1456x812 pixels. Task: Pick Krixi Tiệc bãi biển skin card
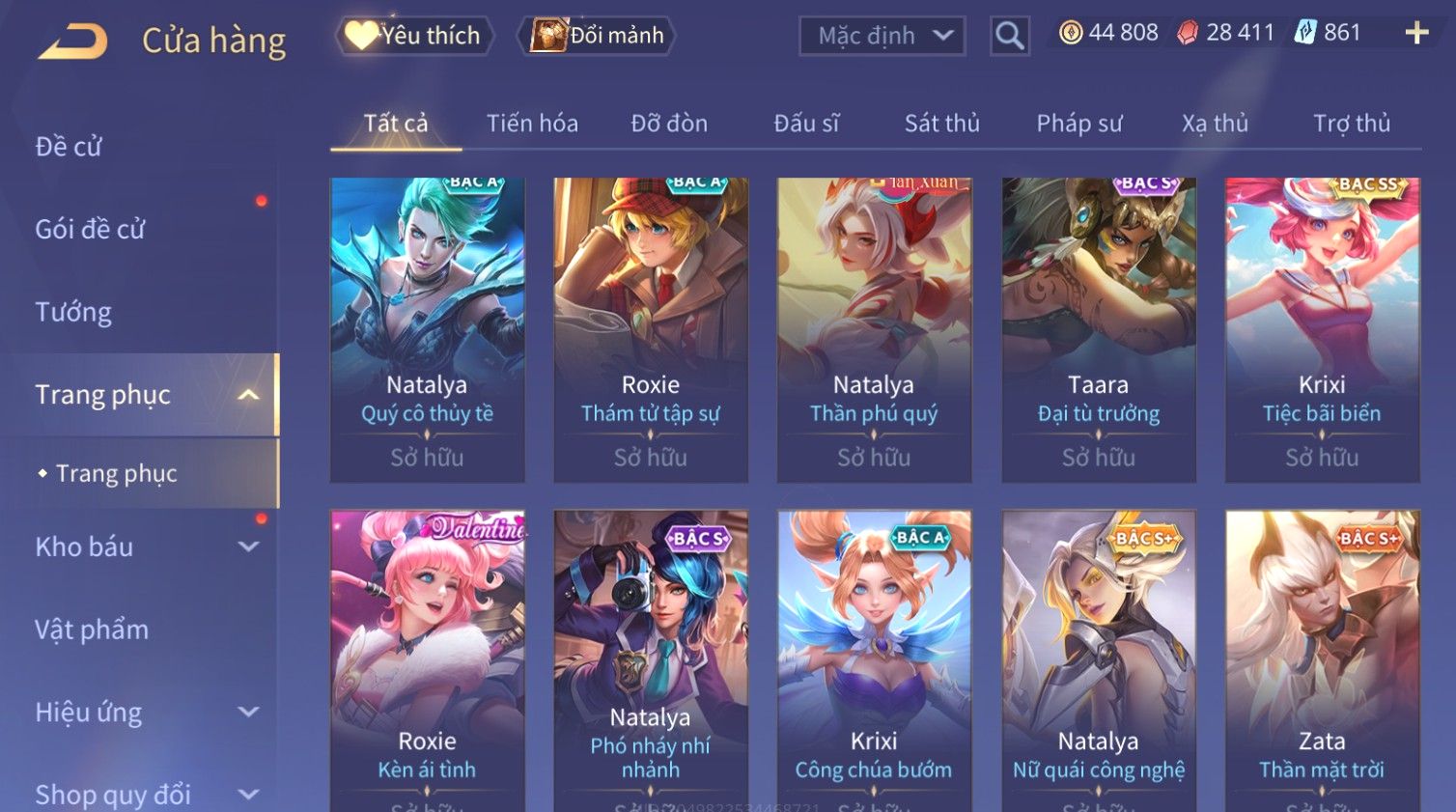tap(1322, 328)
